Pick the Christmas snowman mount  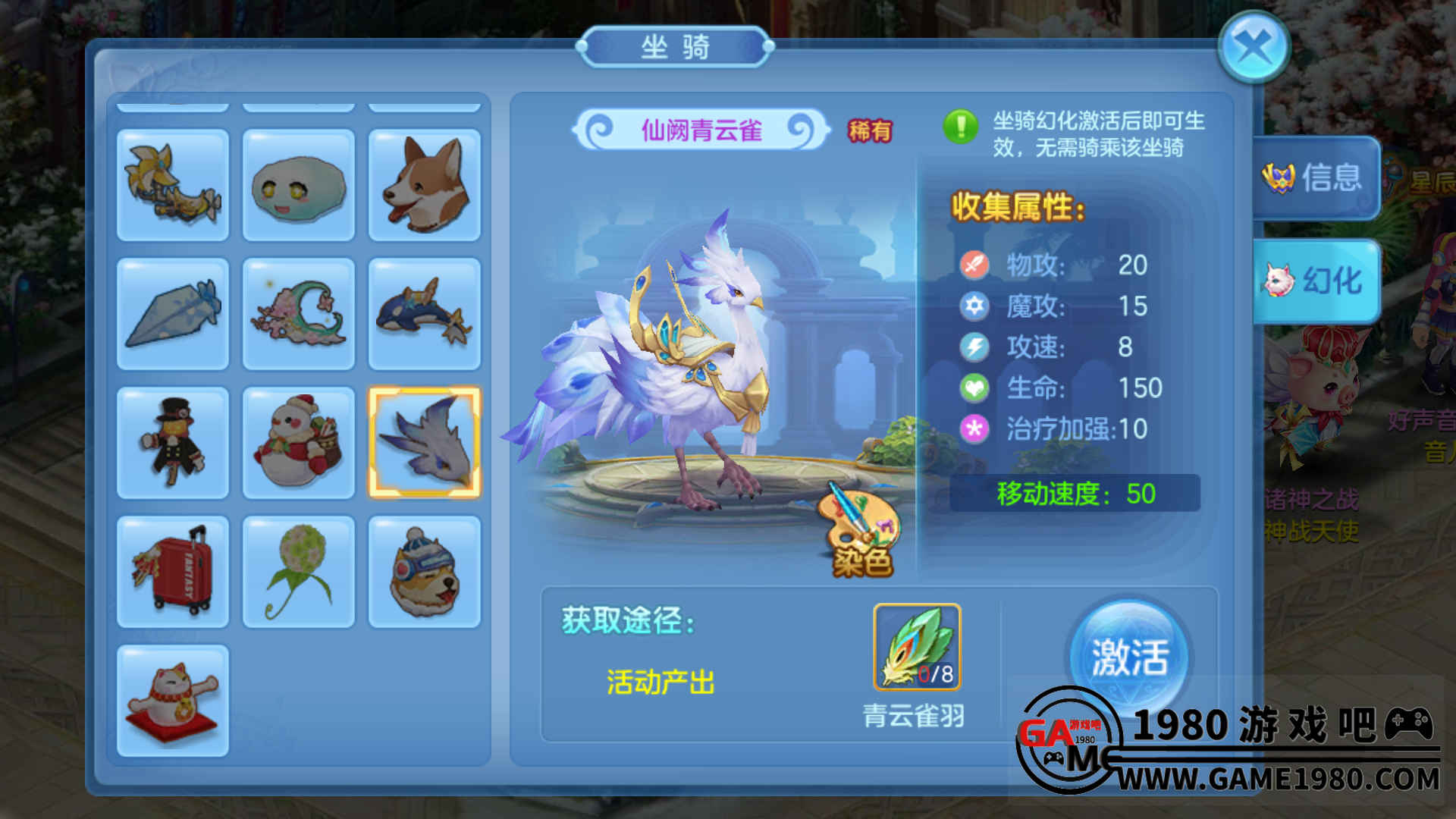[x=299, y=443]
